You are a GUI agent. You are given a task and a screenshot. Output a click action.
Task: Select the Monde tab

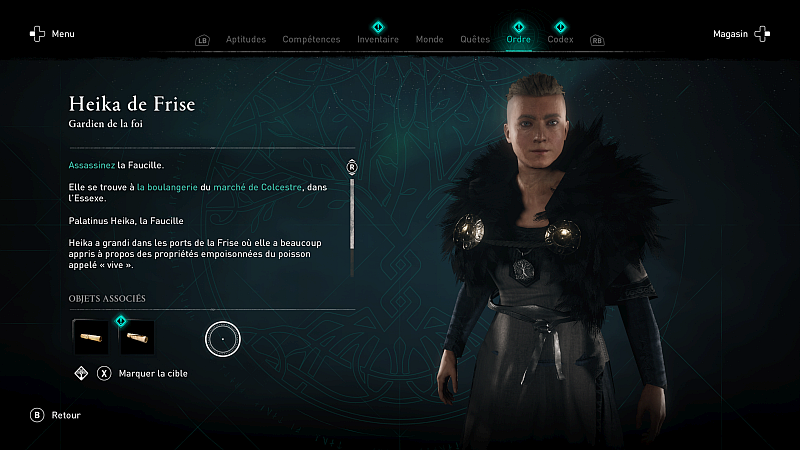pos(429,40)
